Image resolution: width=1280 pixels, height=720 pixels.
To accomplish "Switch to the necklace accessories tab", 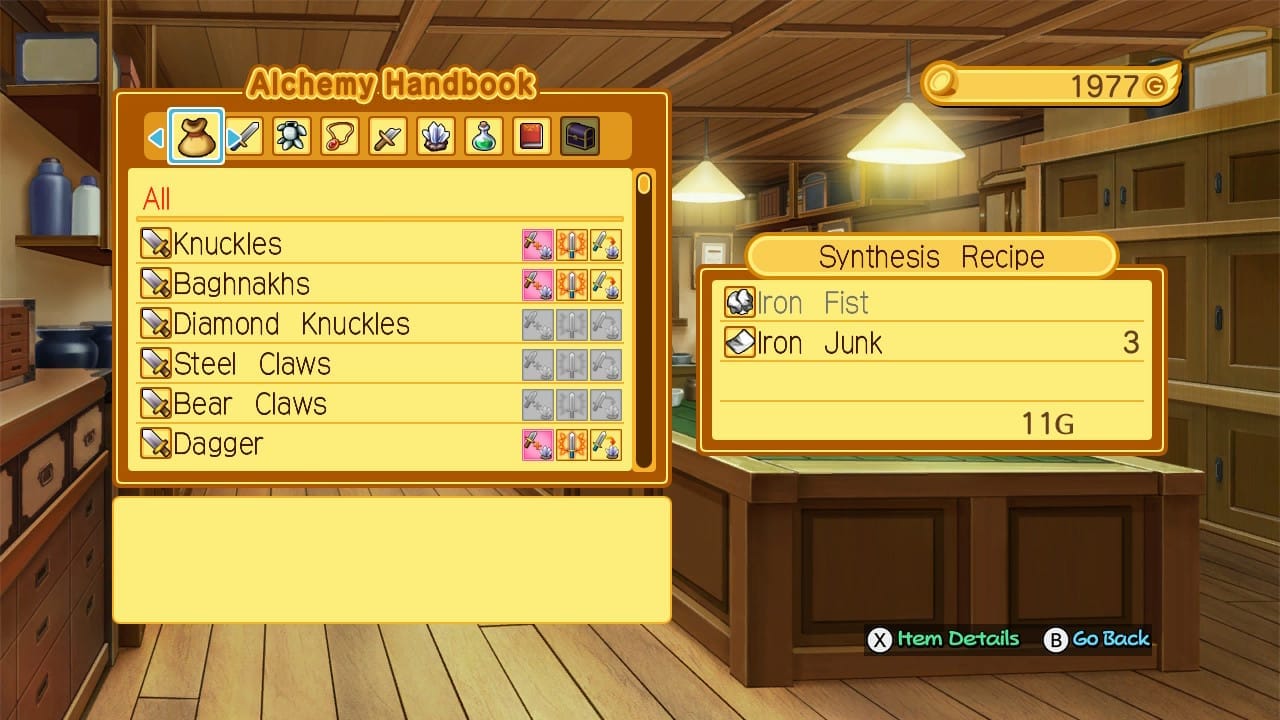I will coord(340,137).
